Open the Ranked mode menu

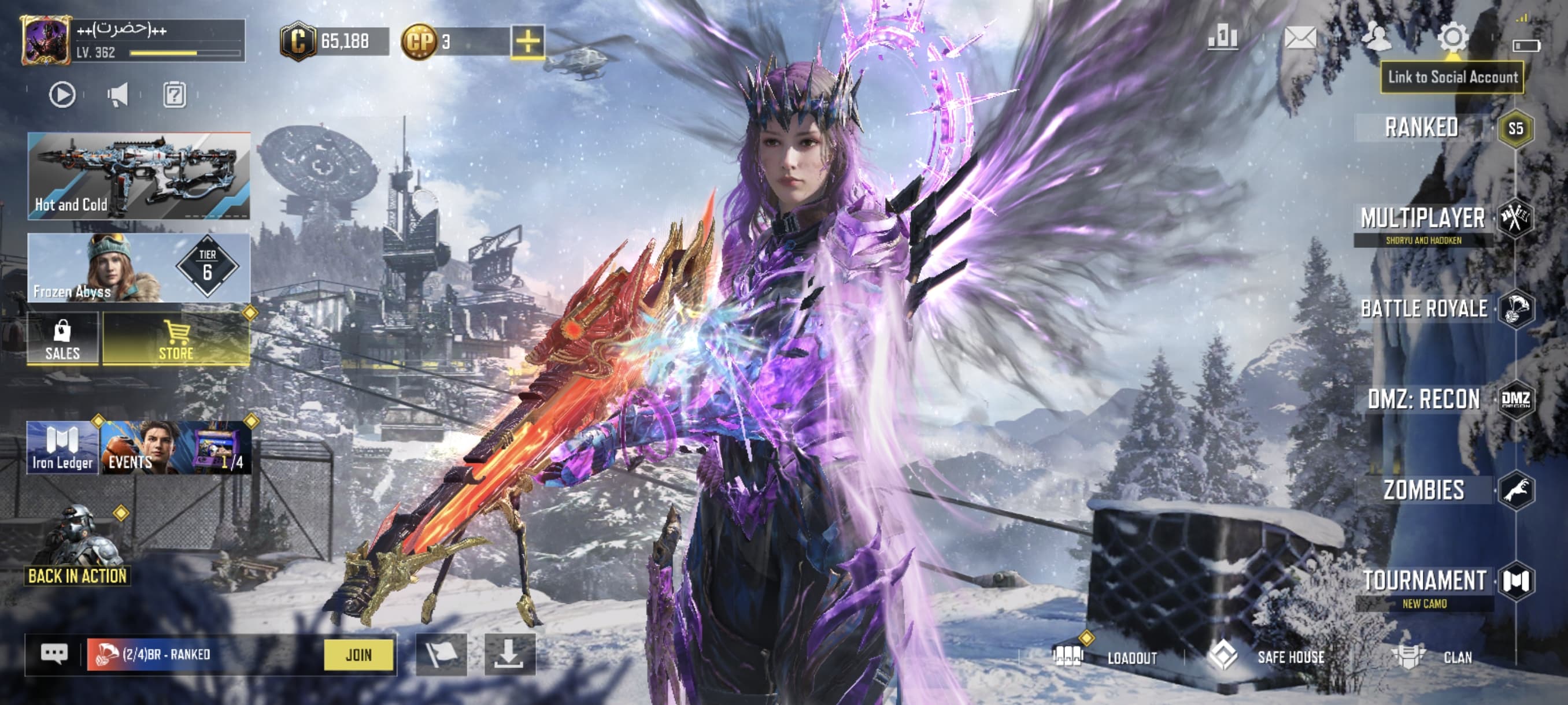pos(1422,128)
